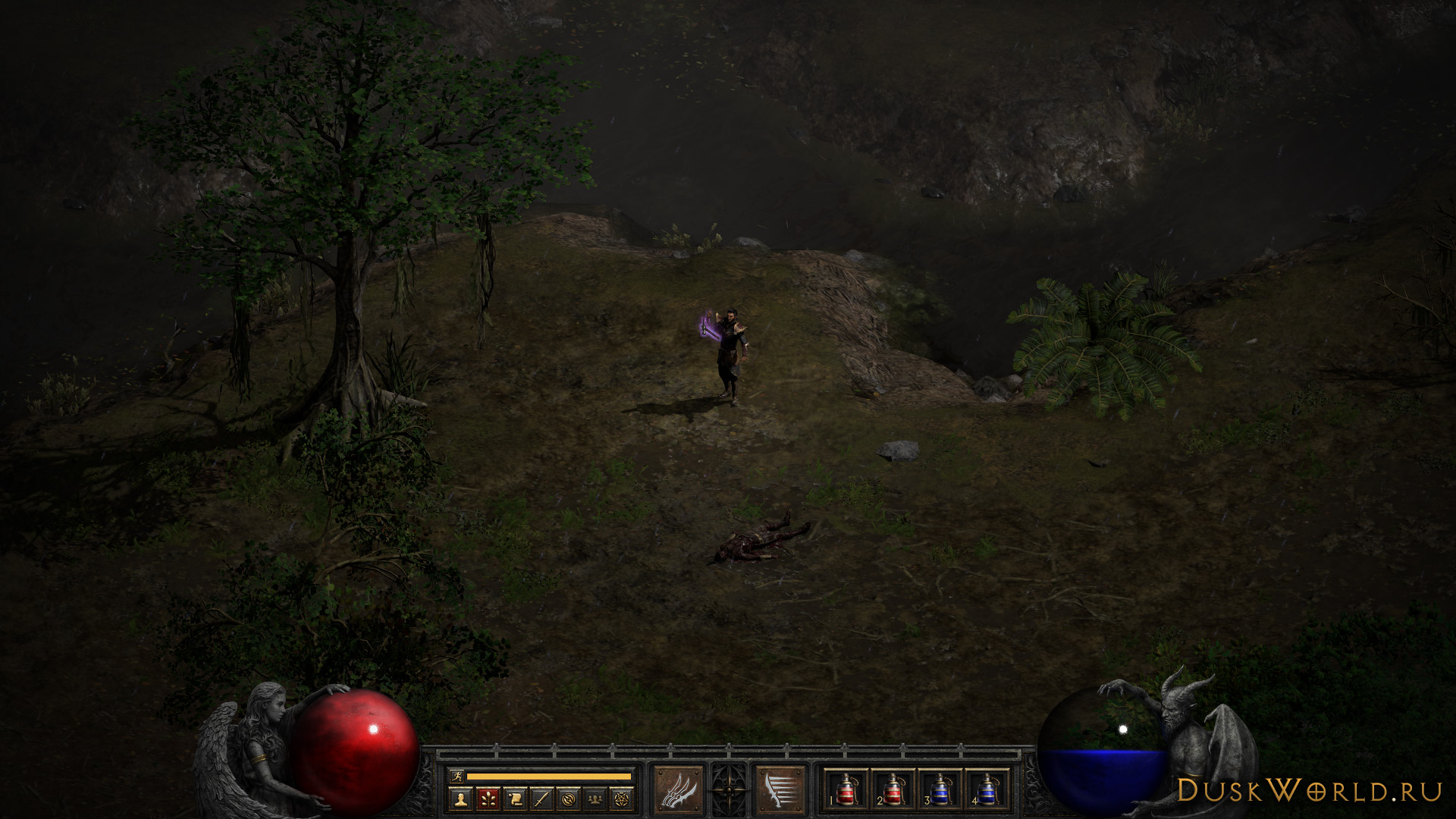Use the red healing potion in slot 1
This screenshot has height=819, width=1456.
tap(846, 789)
